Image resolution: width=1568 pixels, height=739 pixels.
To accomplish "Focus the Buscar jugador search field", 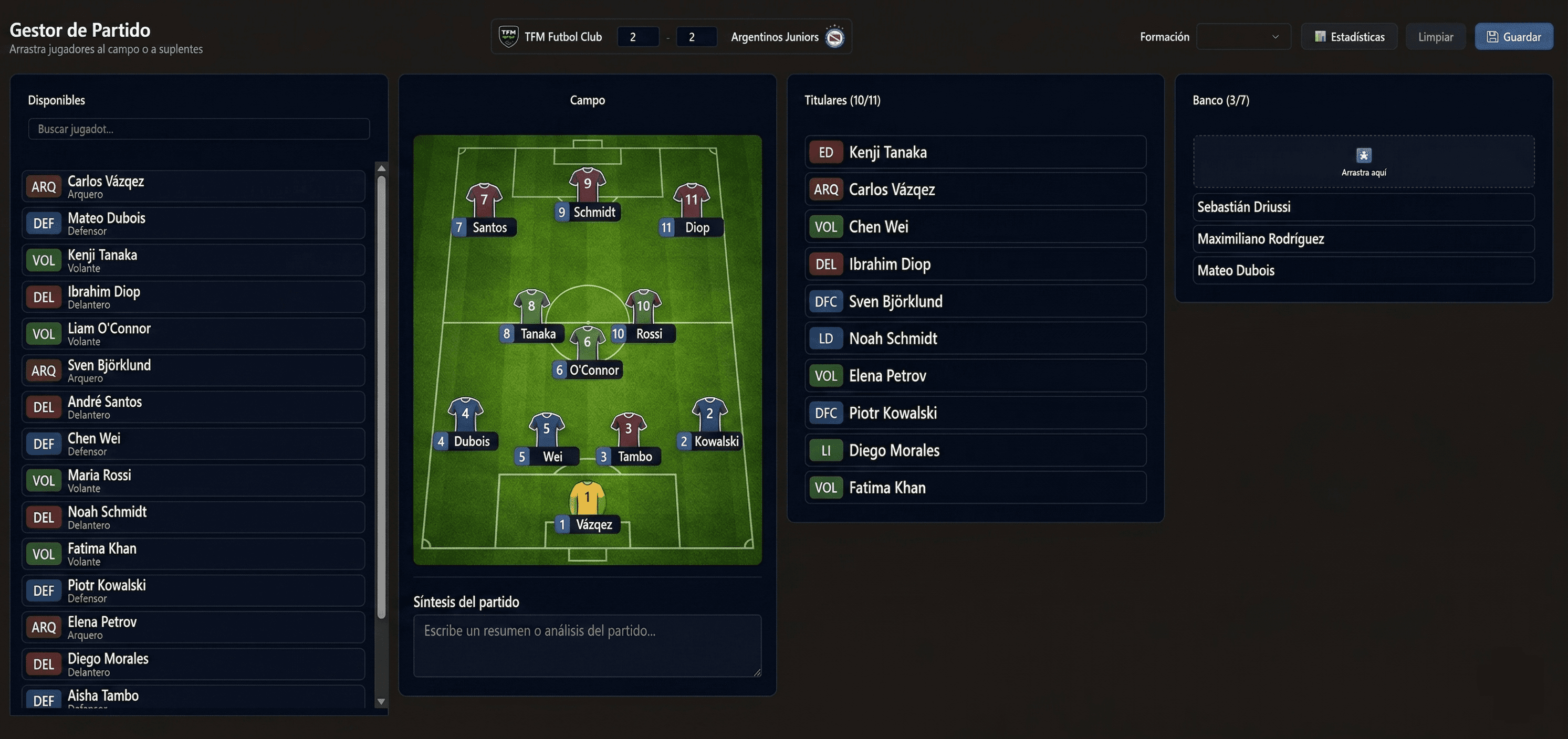I will tap(198, 129).
